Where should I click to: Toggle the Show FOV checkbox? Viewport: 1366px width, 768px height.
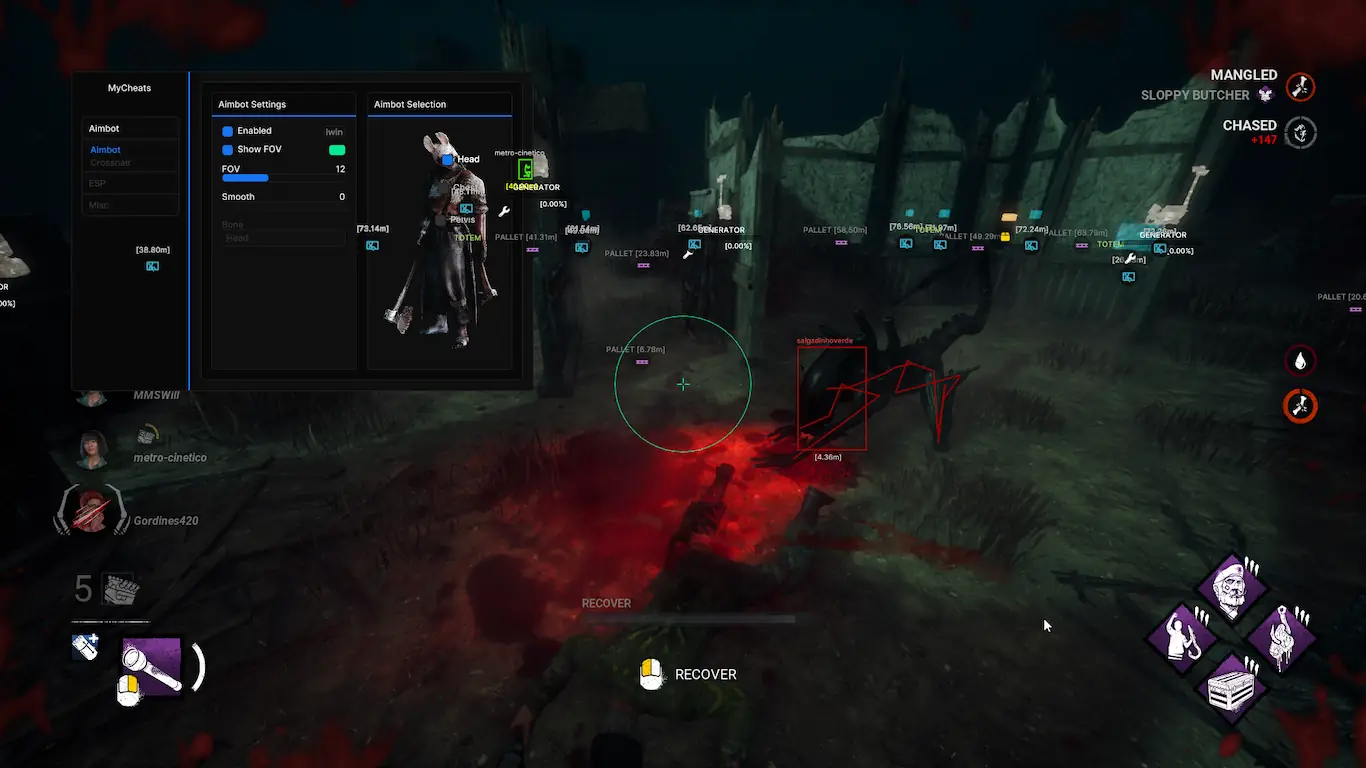pos(228,150)
